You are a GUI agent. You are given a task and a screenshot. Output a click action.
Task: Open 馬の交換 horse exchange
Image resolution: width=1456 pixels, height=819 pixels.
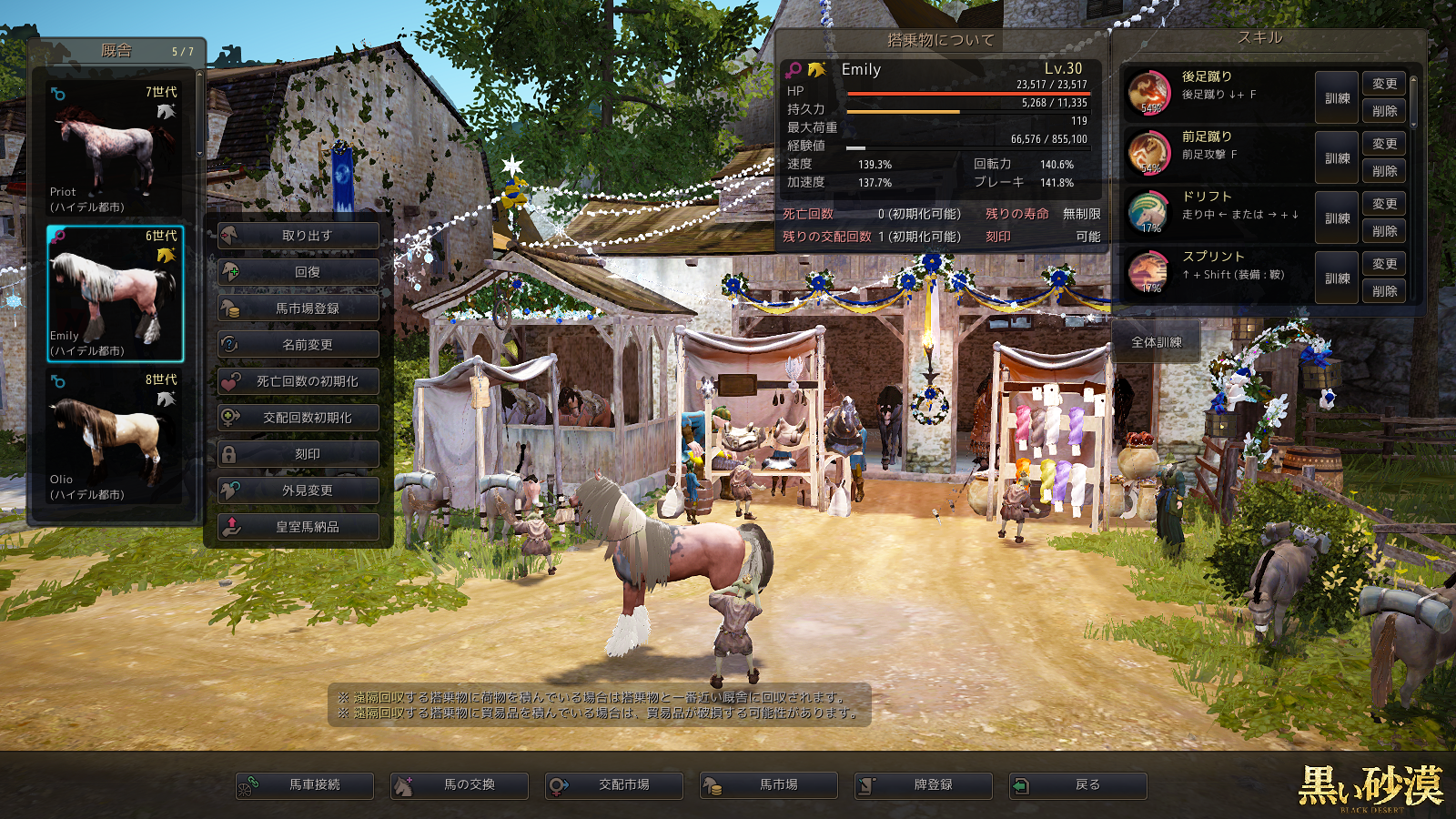coord(460,785)
